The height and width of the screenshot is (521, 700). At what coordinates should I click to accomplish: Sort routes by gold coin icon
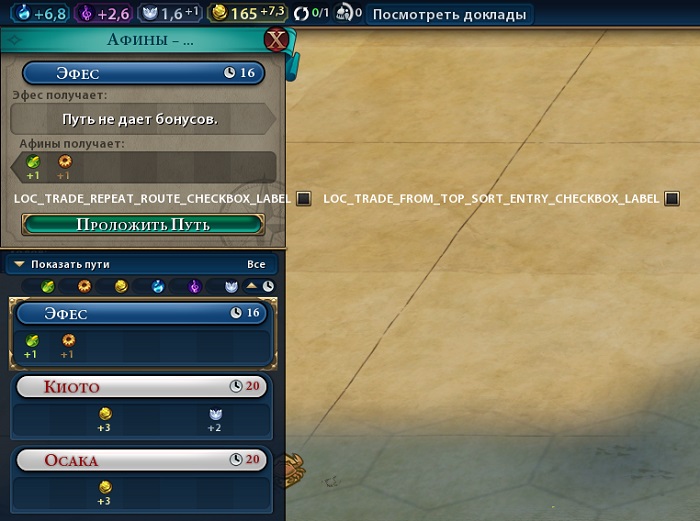tap(121, 286)
